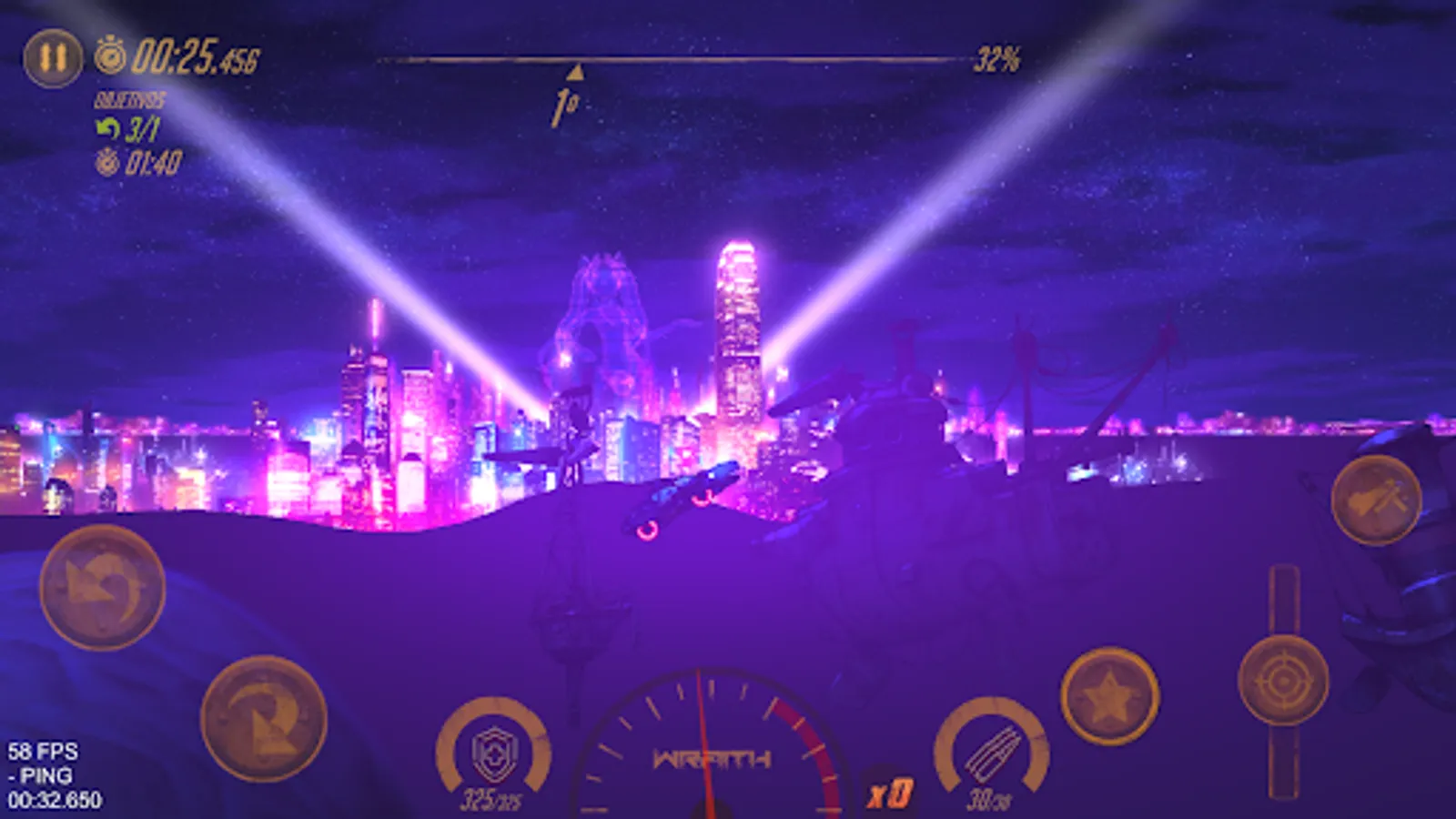Viewport: 1456px width, 819px height.
Task: Tap the race progress bar showing 32%
Action: (673, 56)
